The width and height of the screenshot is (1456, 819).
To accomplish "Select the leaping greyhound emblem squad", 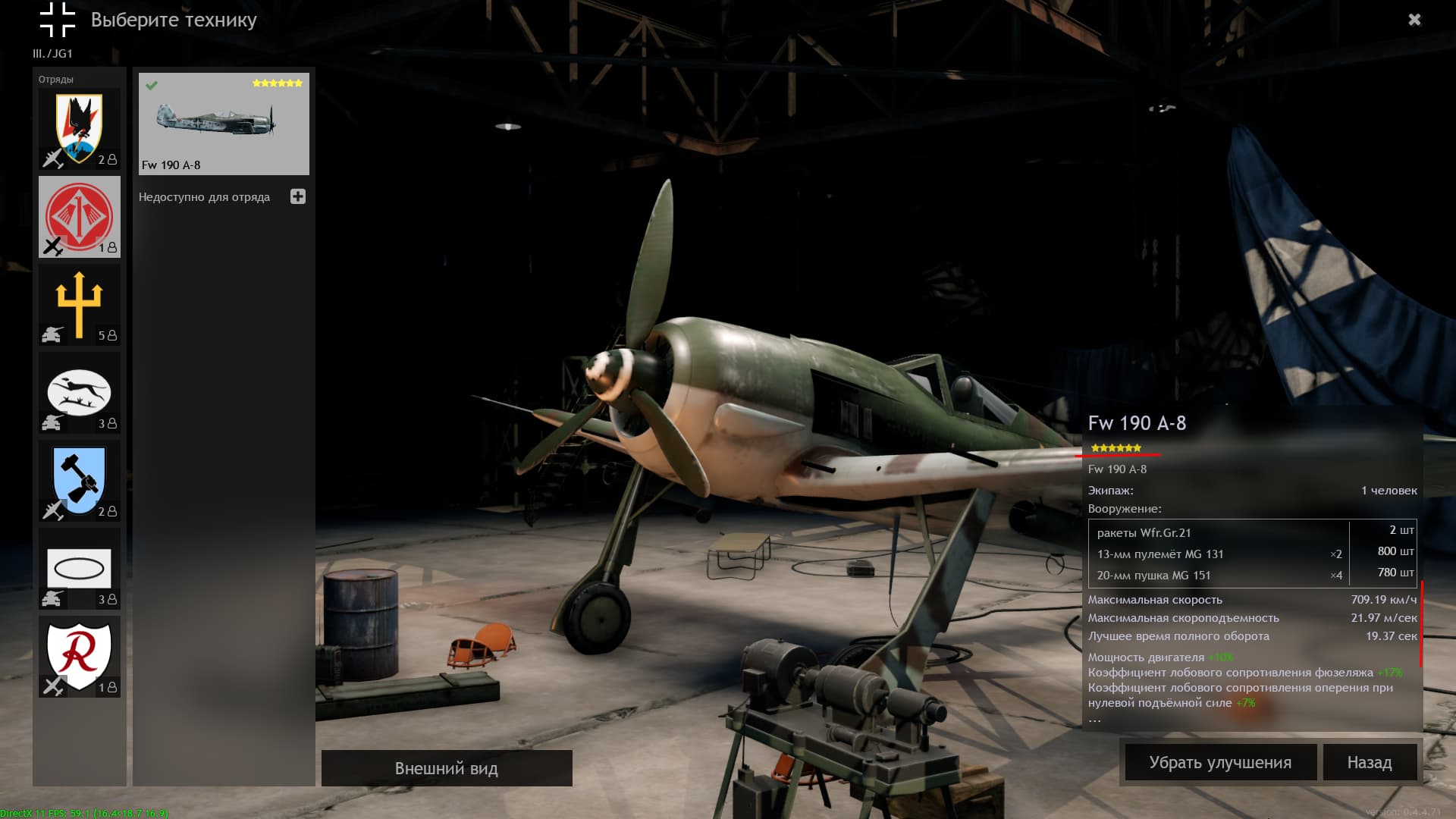I will pos(80,393).
